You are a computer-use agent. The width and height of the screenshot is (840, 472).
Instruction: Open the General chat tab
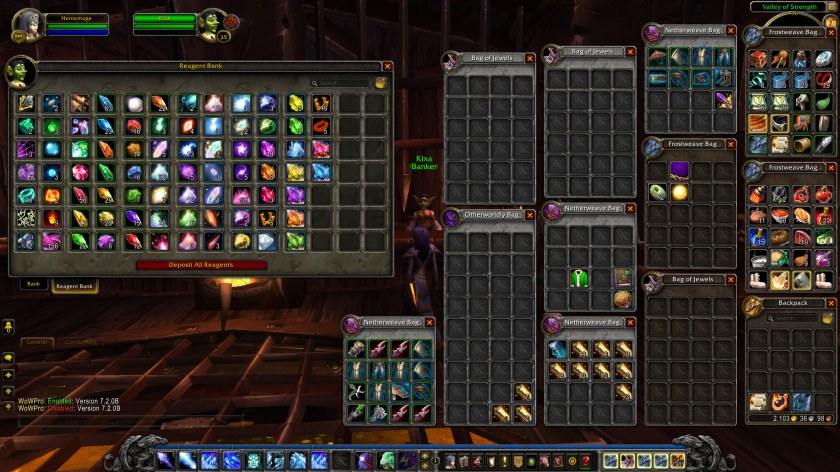(x=38, y=342)
